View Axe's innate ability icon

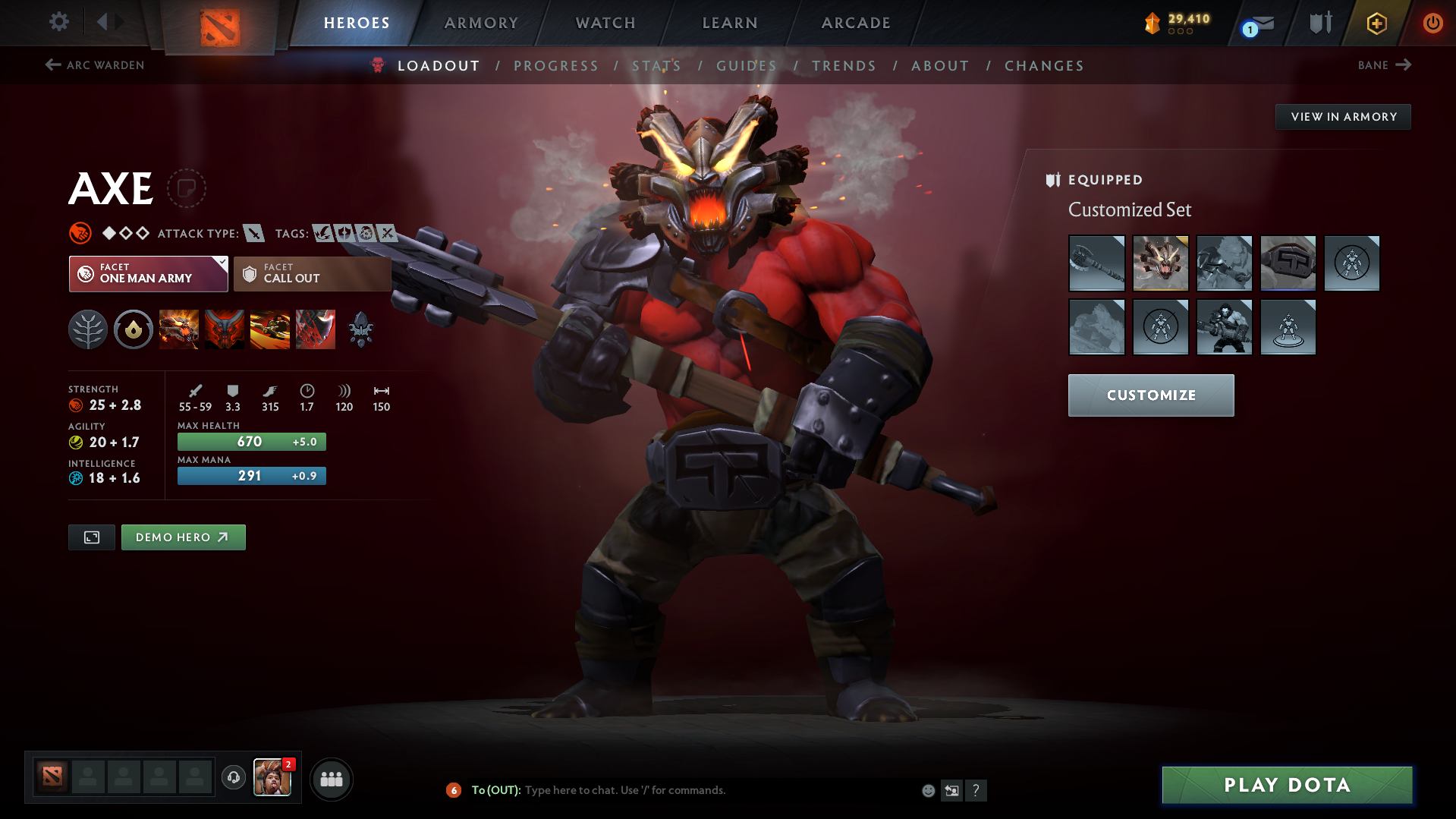133,329
